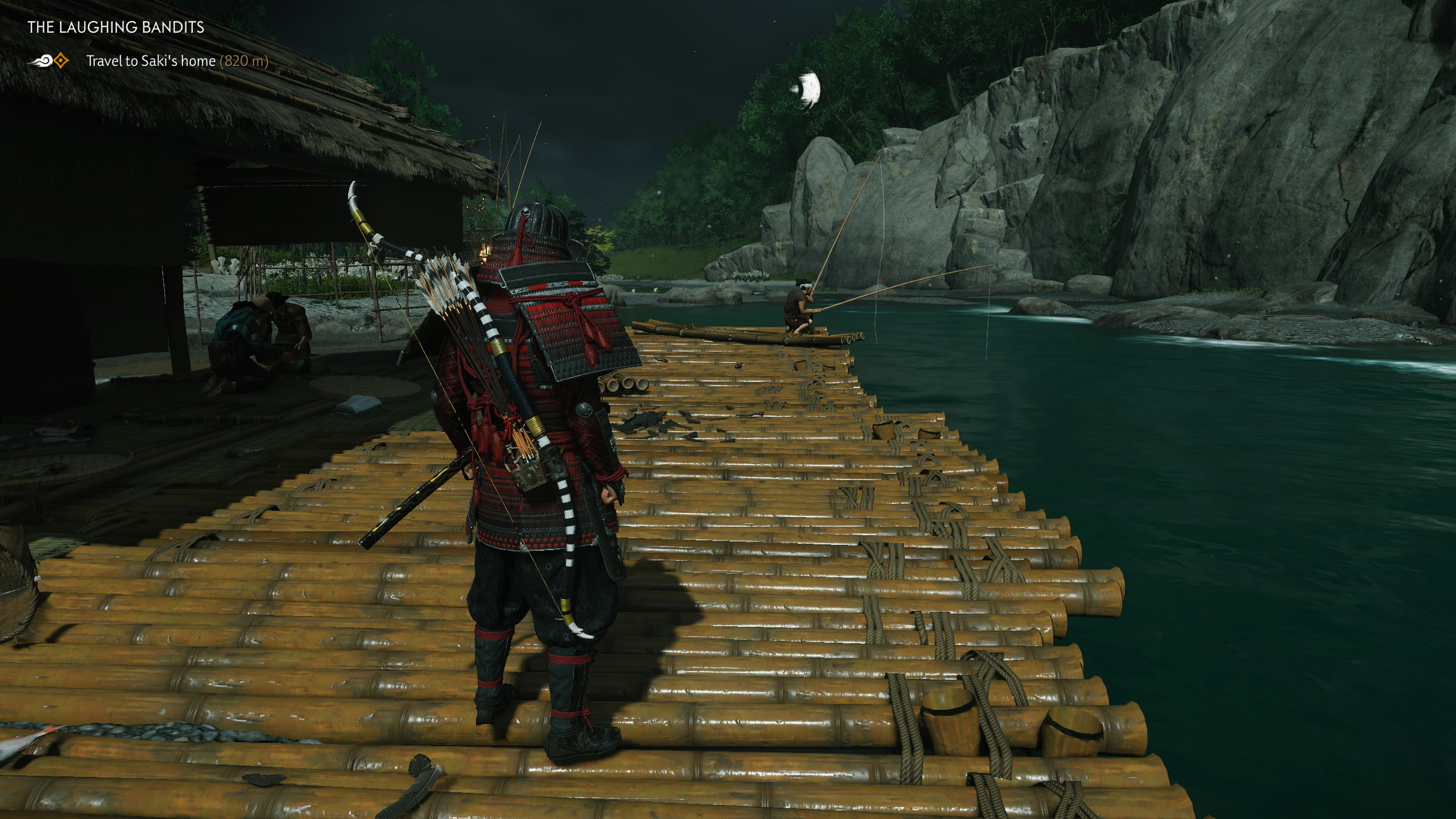Click The Laughing Bandits quest title
1456x819 pixels.
(x=116, y=27)
